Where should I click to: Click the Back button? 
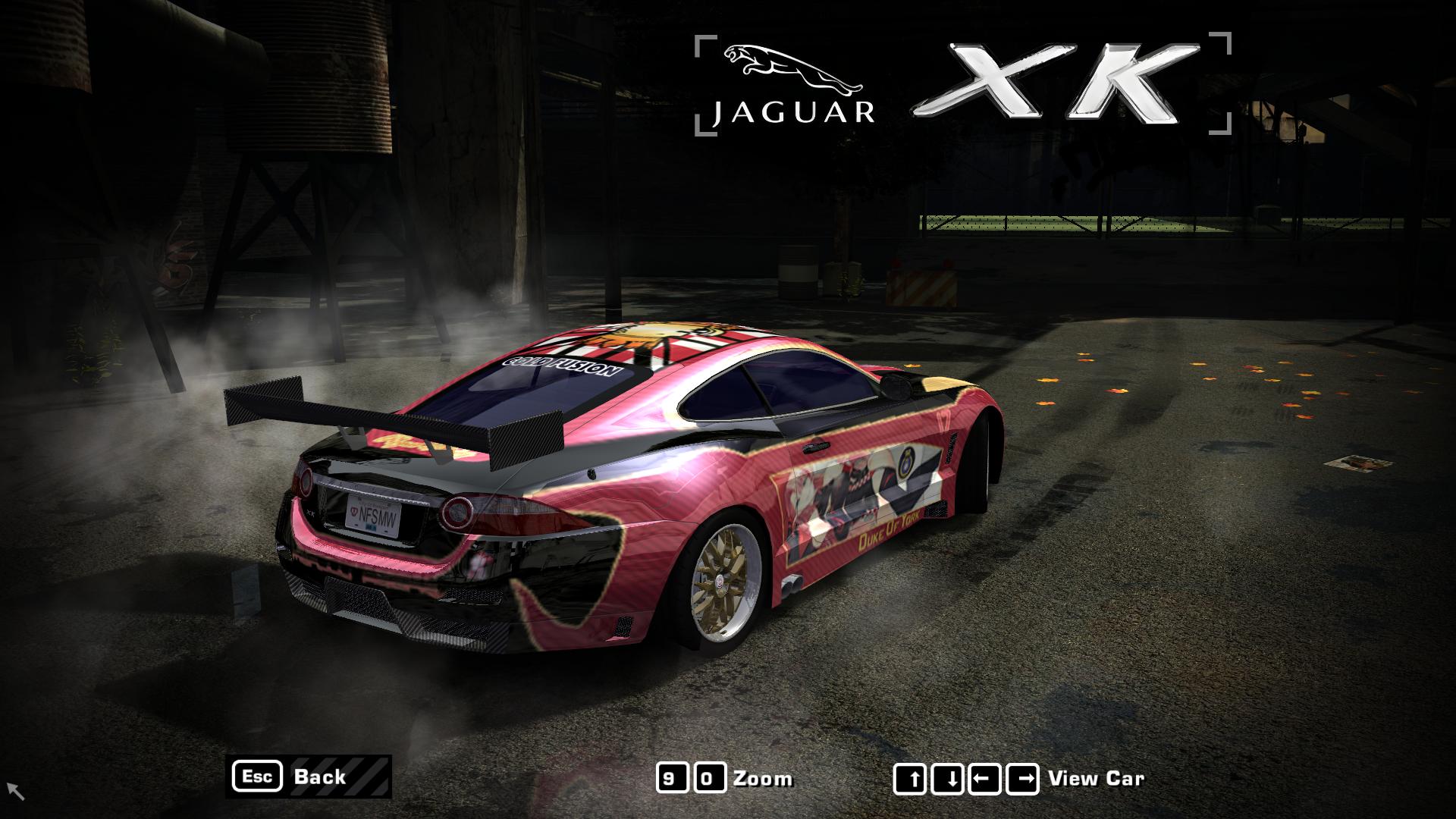coord(322,777)
